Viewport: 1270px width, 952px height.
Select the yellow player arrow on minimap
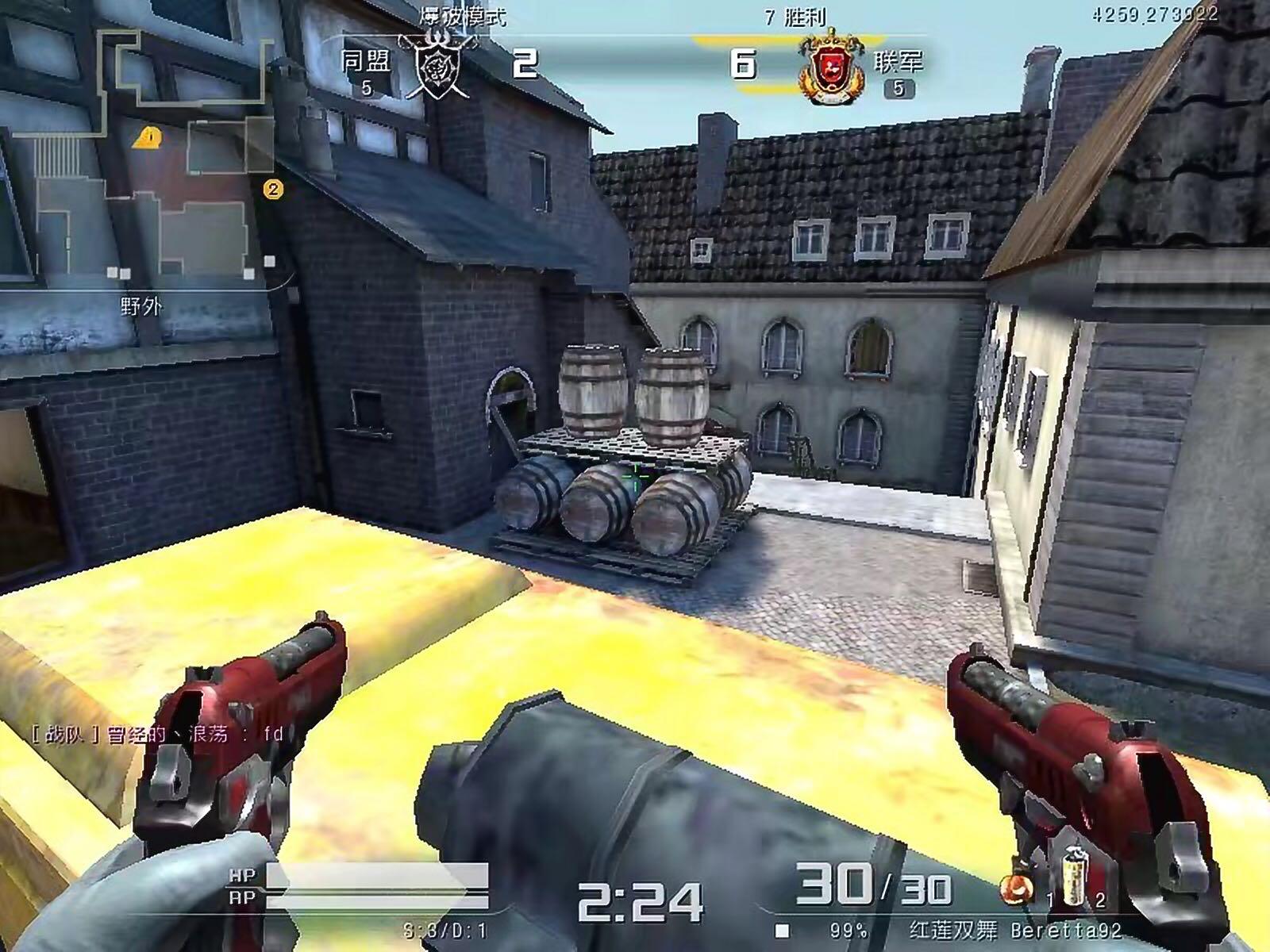(148, 138)
